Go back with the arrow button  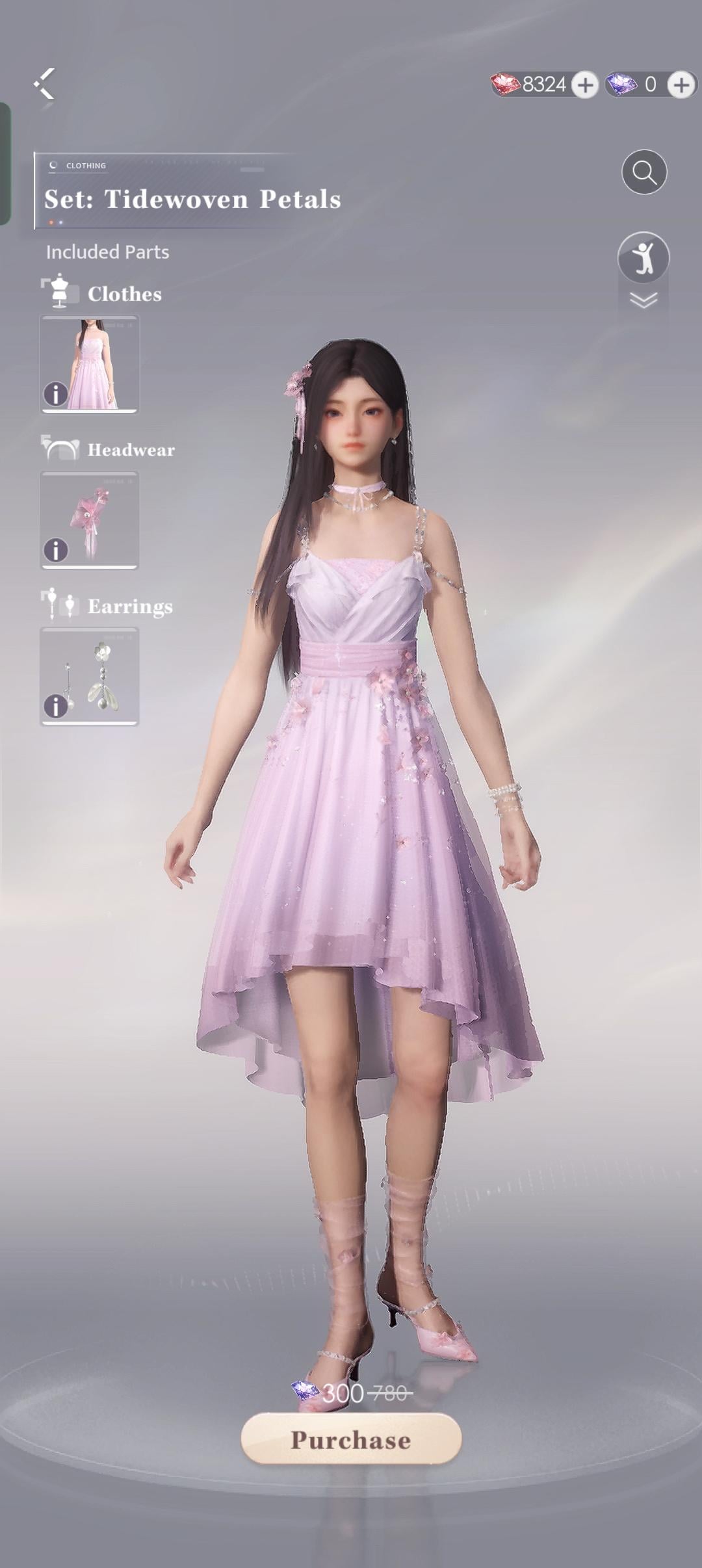tap(44, 84)
